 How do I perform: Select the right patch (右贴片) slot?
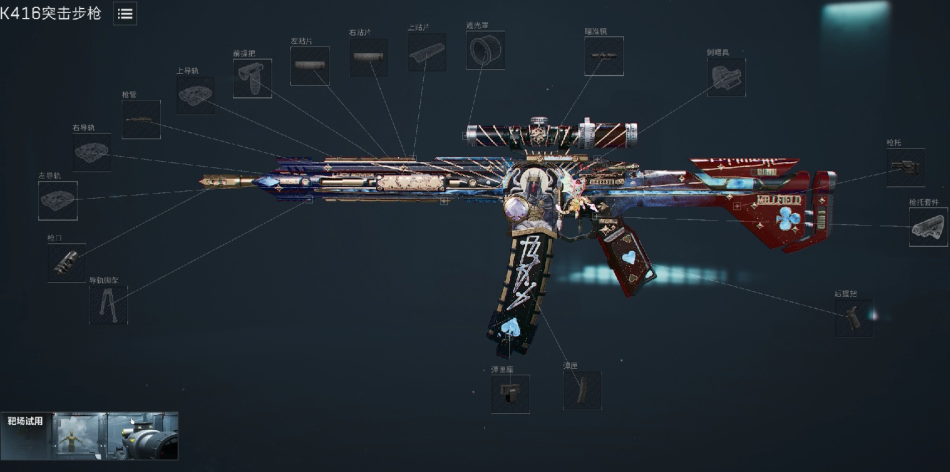(368, 58)
